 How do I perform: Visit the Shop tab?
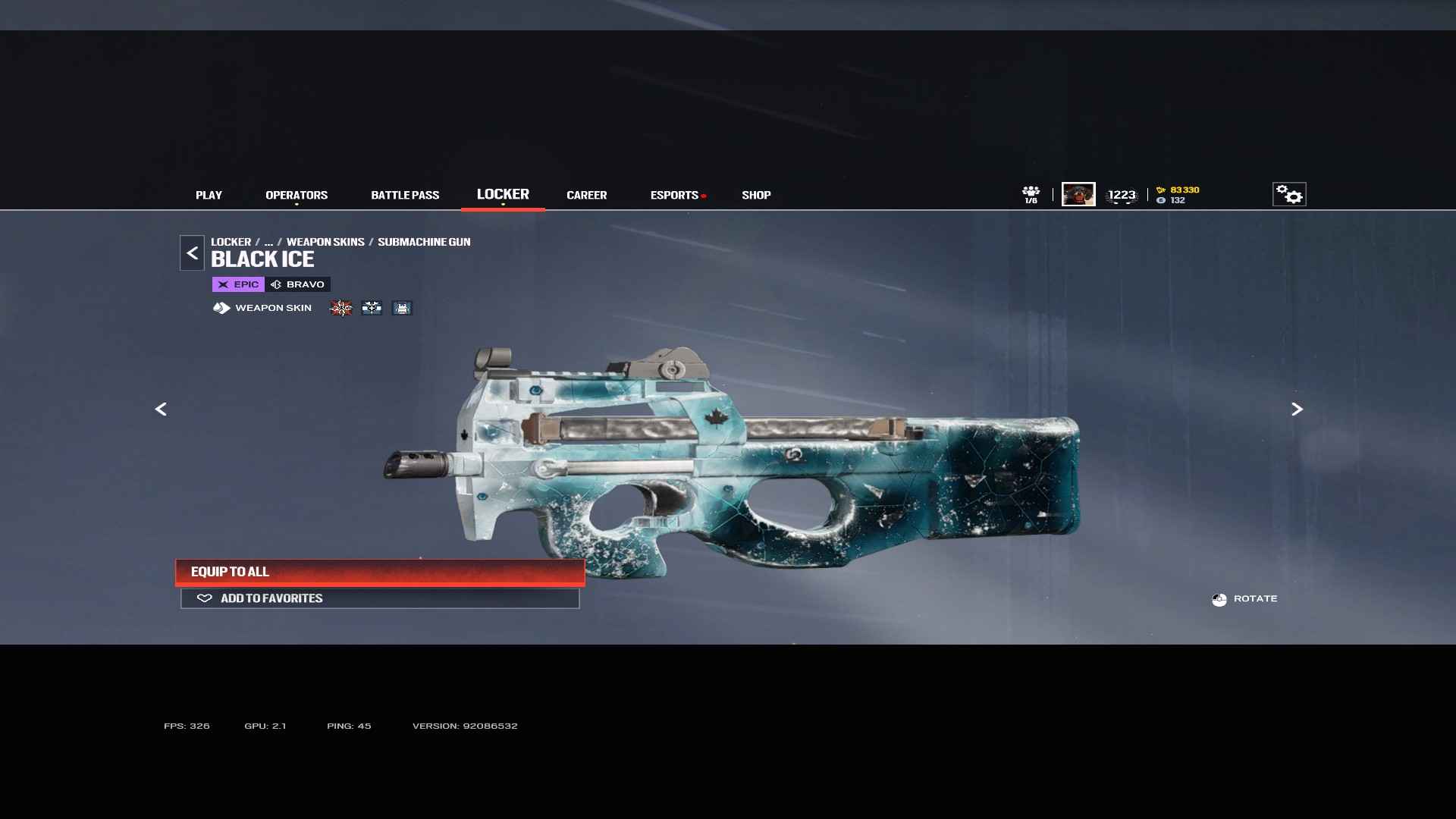756,195
